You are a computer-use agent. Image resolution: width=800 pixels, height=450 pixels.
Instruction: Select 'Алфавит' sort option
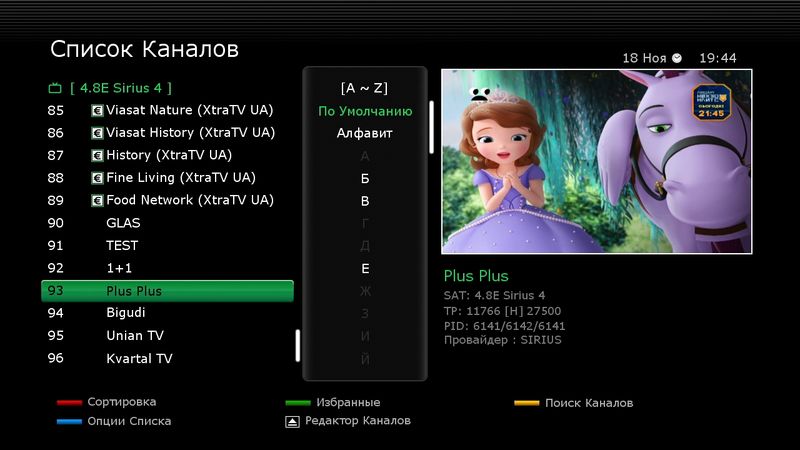(365, 133)
